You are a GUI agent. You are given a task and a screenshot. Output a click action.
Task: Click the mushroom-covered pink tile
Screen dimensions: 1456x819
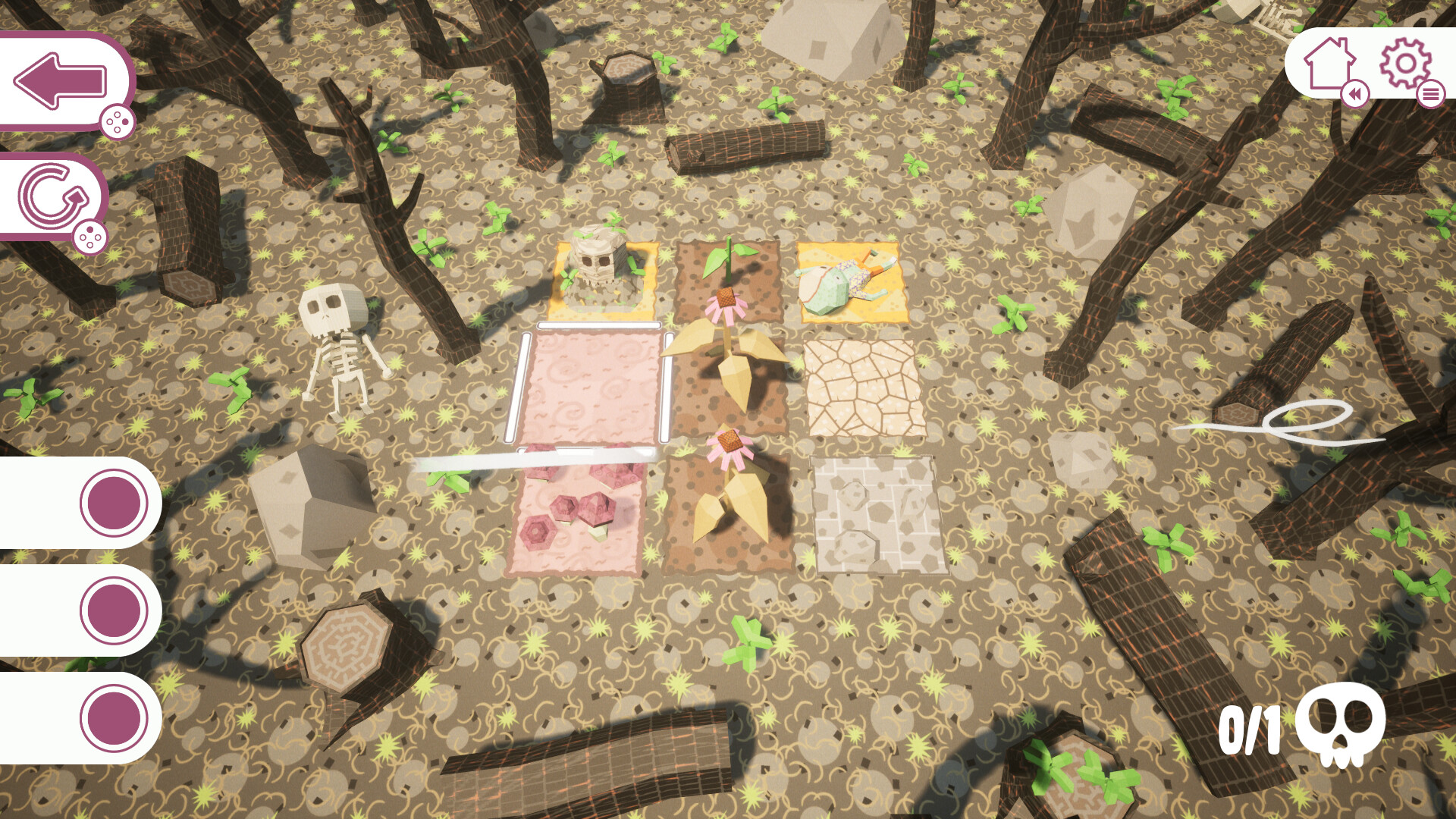tap(576, 516)
